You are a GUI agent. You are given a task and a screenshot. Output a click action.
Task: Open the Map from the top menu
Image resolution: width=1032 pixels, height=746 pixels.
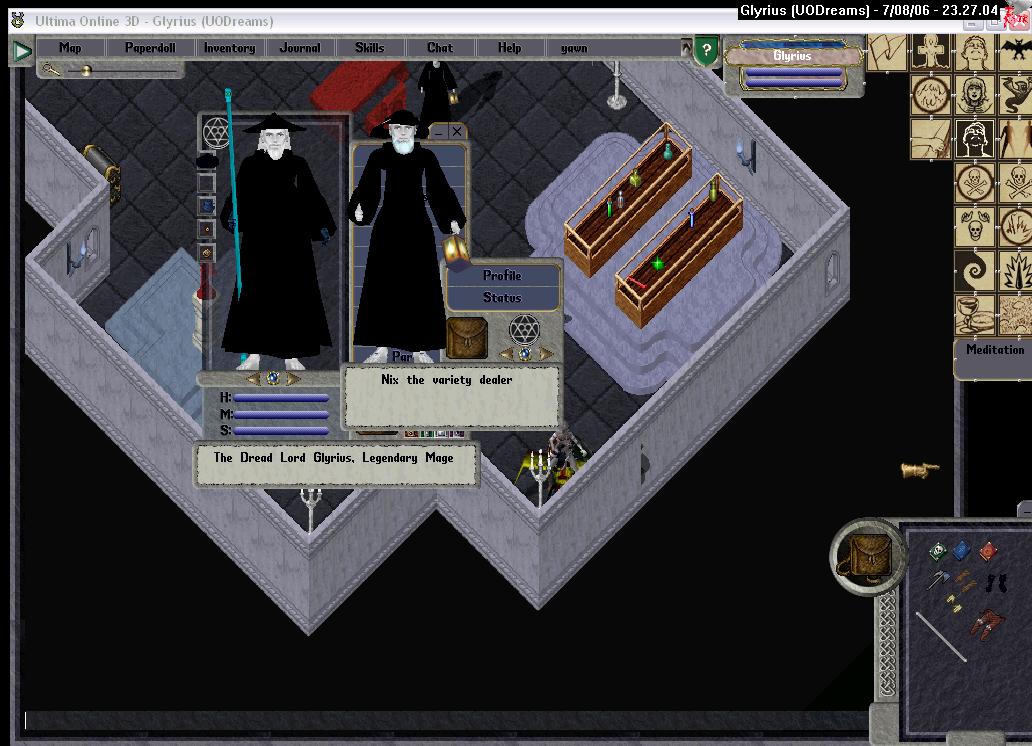click(70, 48)
